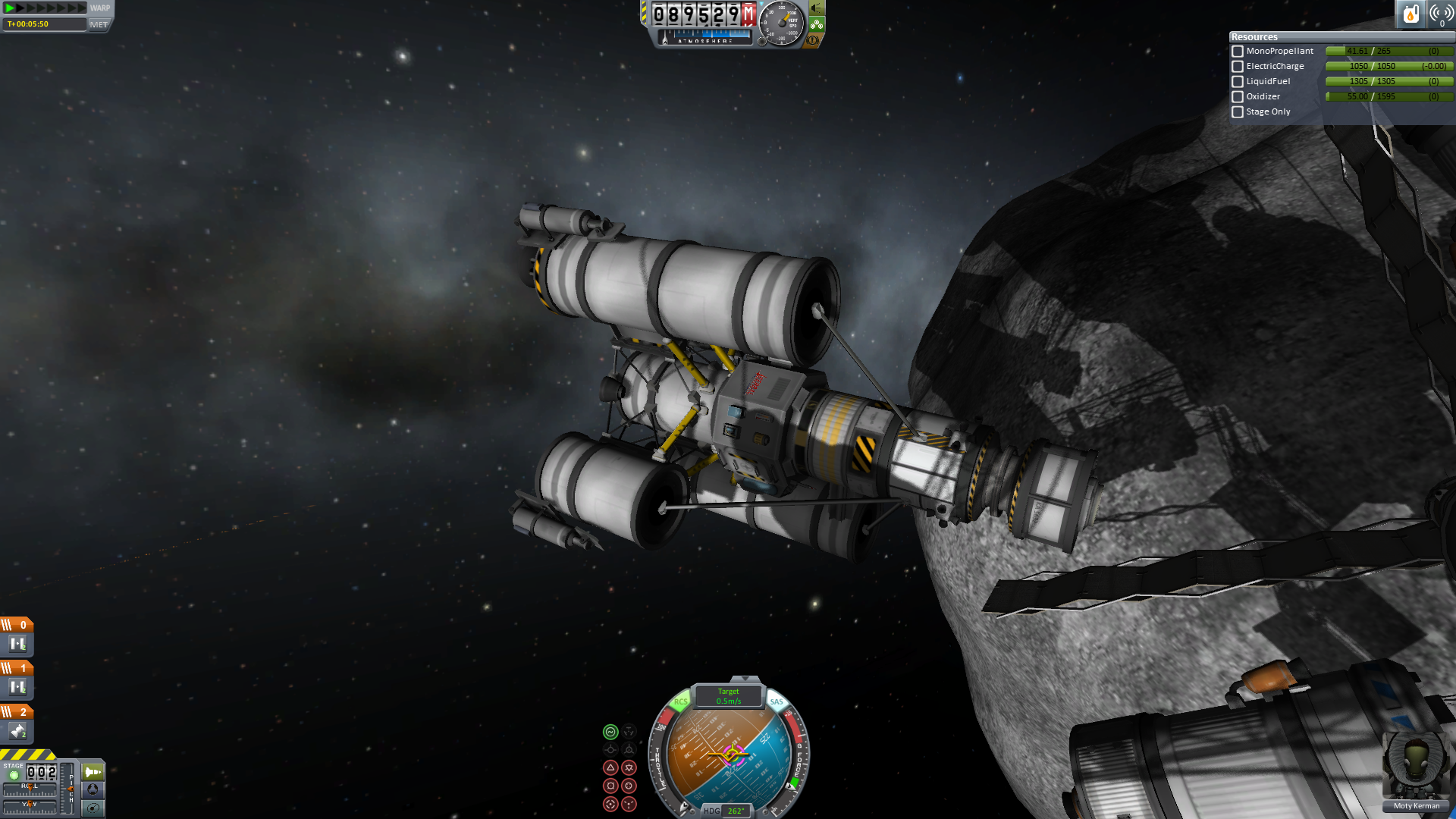
Task: Toggle the RCS indicator on the navball
Action: [x=680, y=701]
